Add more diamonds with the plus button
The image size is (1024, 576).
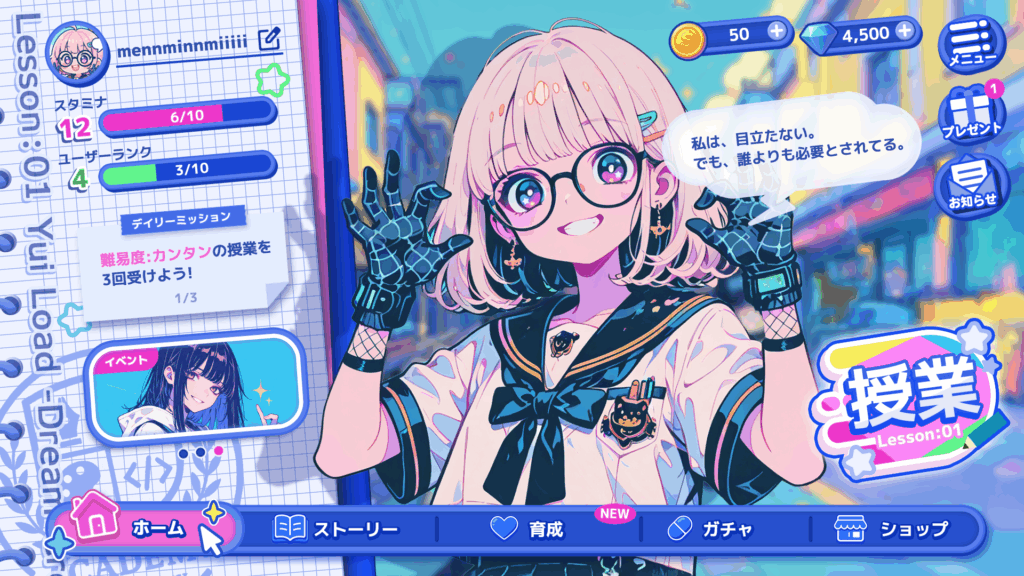pos(906,32)
